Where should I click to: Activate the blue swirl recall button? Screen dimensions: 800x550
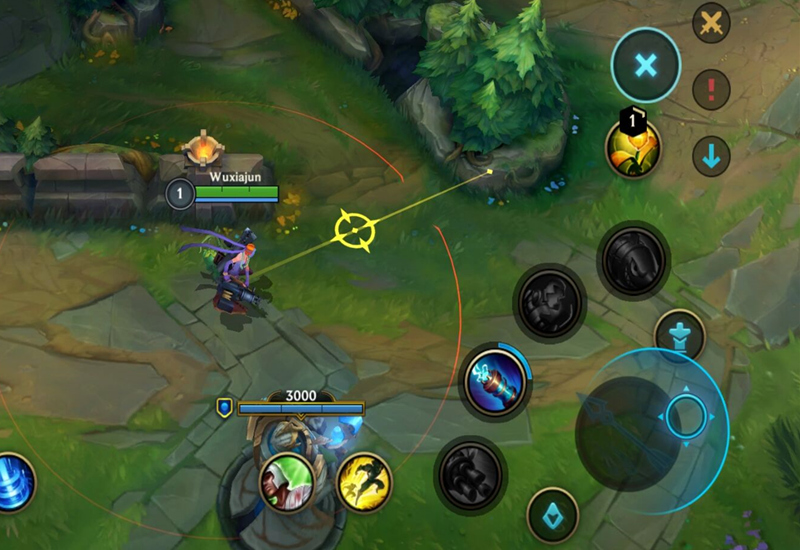pos(14,482)
